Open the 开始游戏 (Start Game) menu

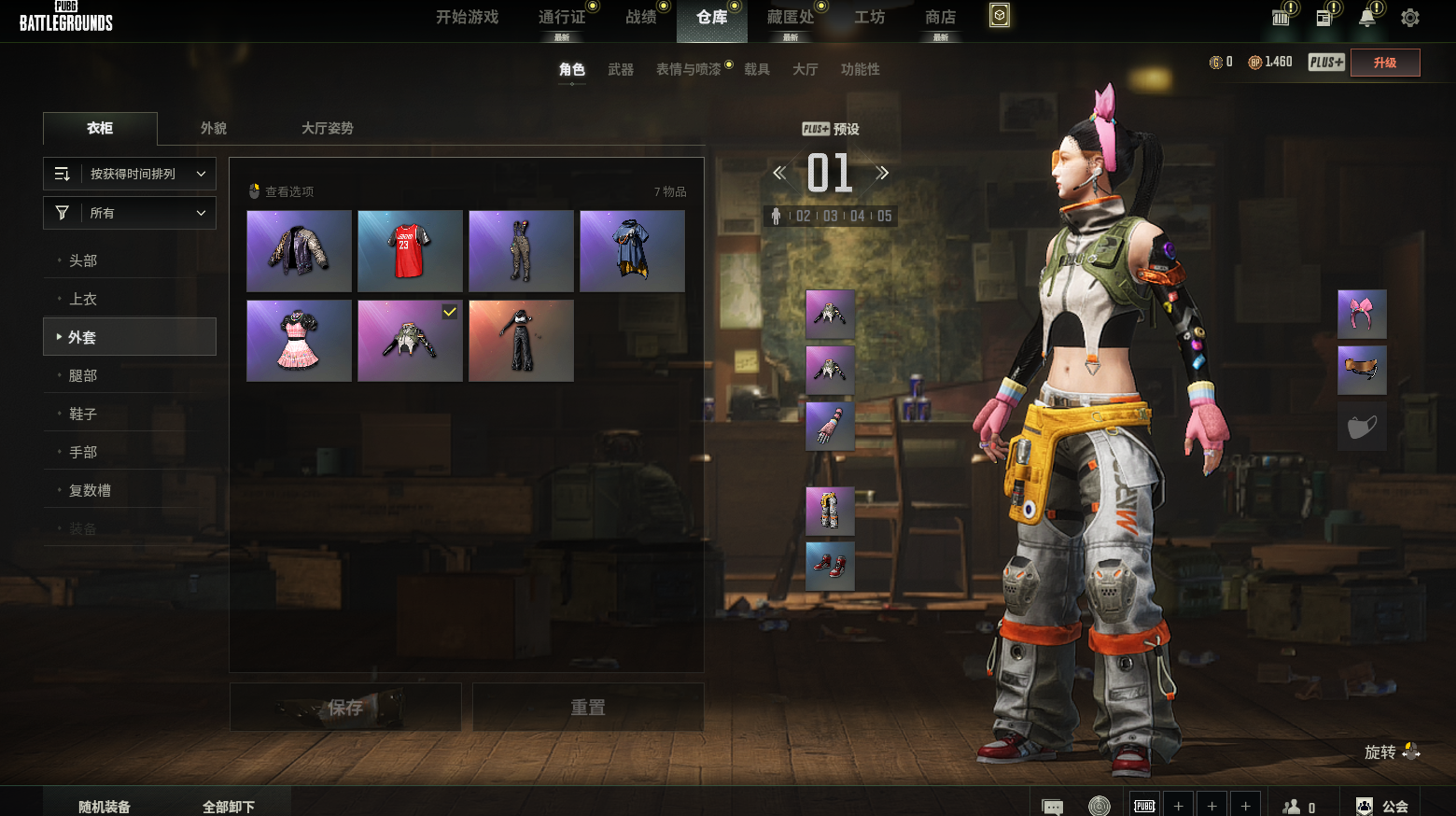pyautogui.click(x=467, y=18)
